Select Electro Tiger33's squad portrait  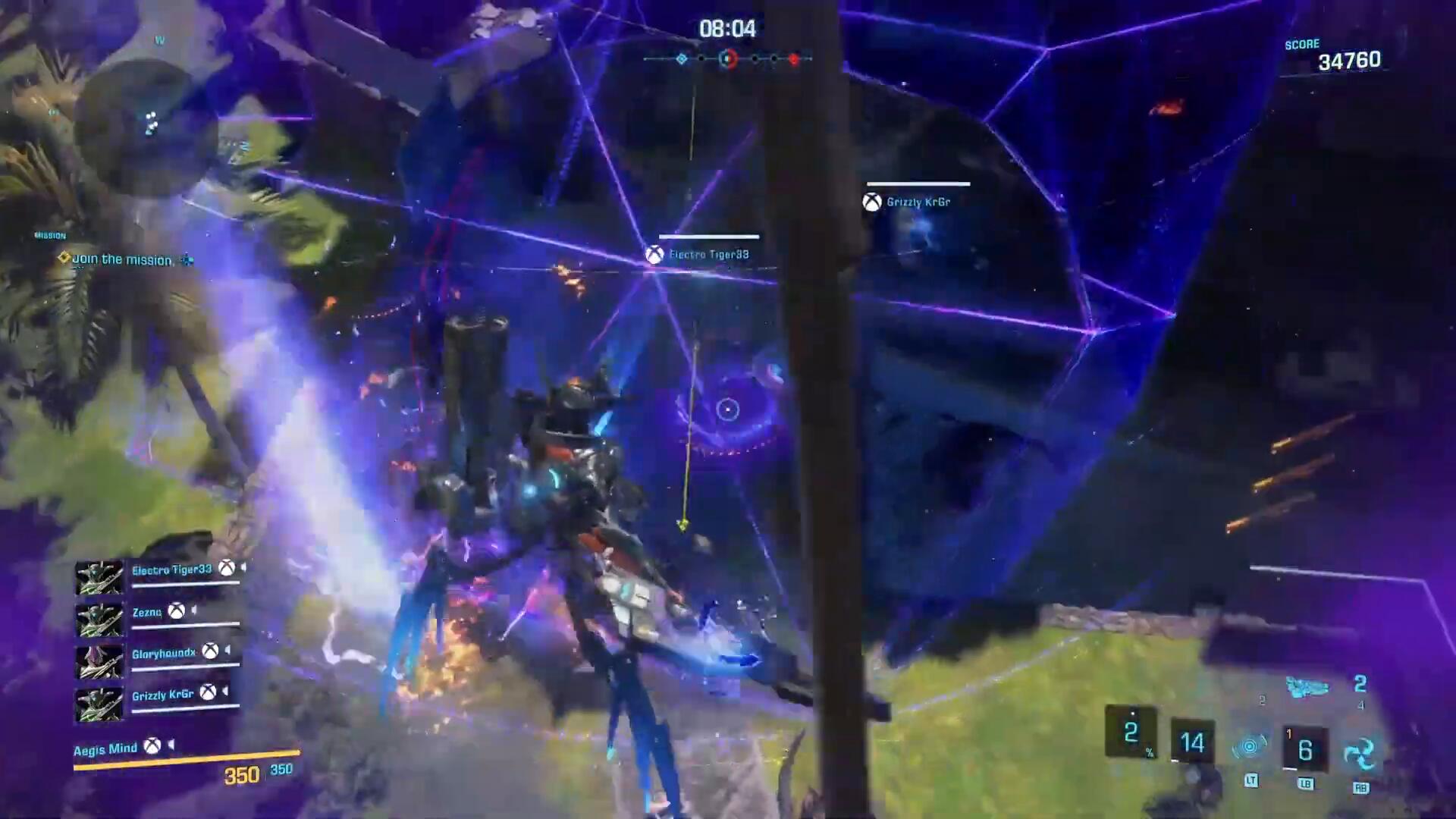tap(99, 578)
